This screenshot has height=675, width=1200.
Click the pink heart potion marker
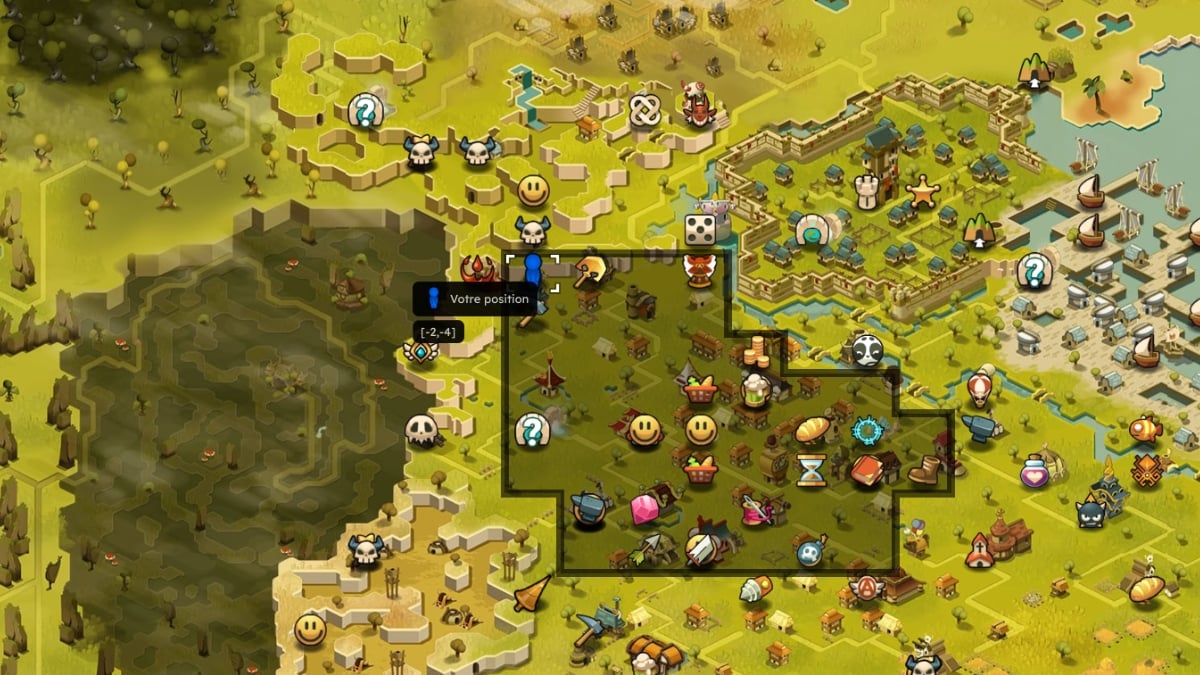tap(1034, 469)
